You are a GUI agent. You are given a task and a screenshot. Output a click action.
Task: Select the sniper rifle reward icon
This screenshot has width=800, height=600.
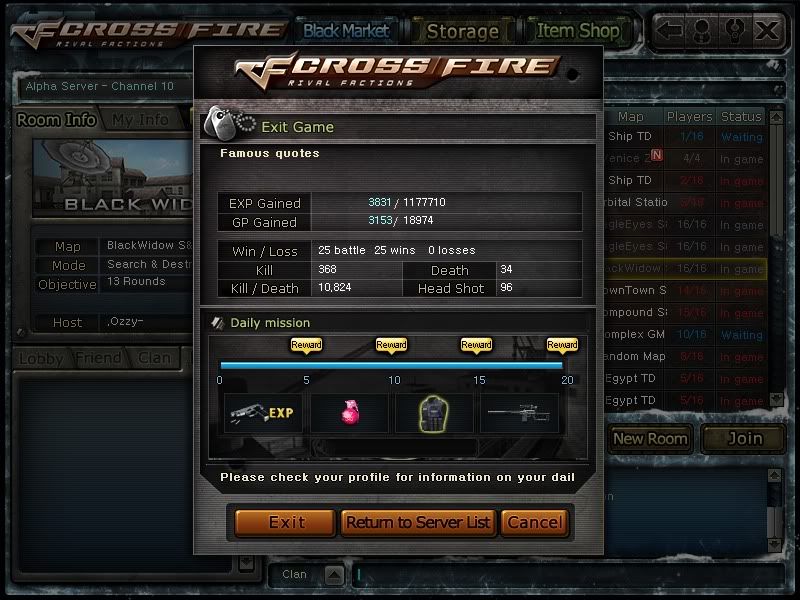click(518, 411)
